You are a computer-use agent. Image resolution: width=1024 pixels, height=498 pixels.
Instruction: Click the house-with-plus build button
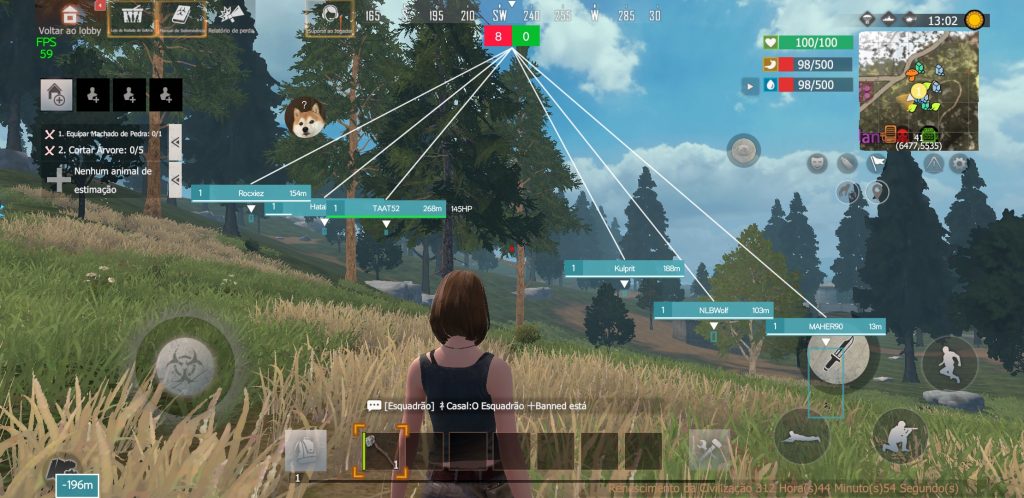coord(55,94)
